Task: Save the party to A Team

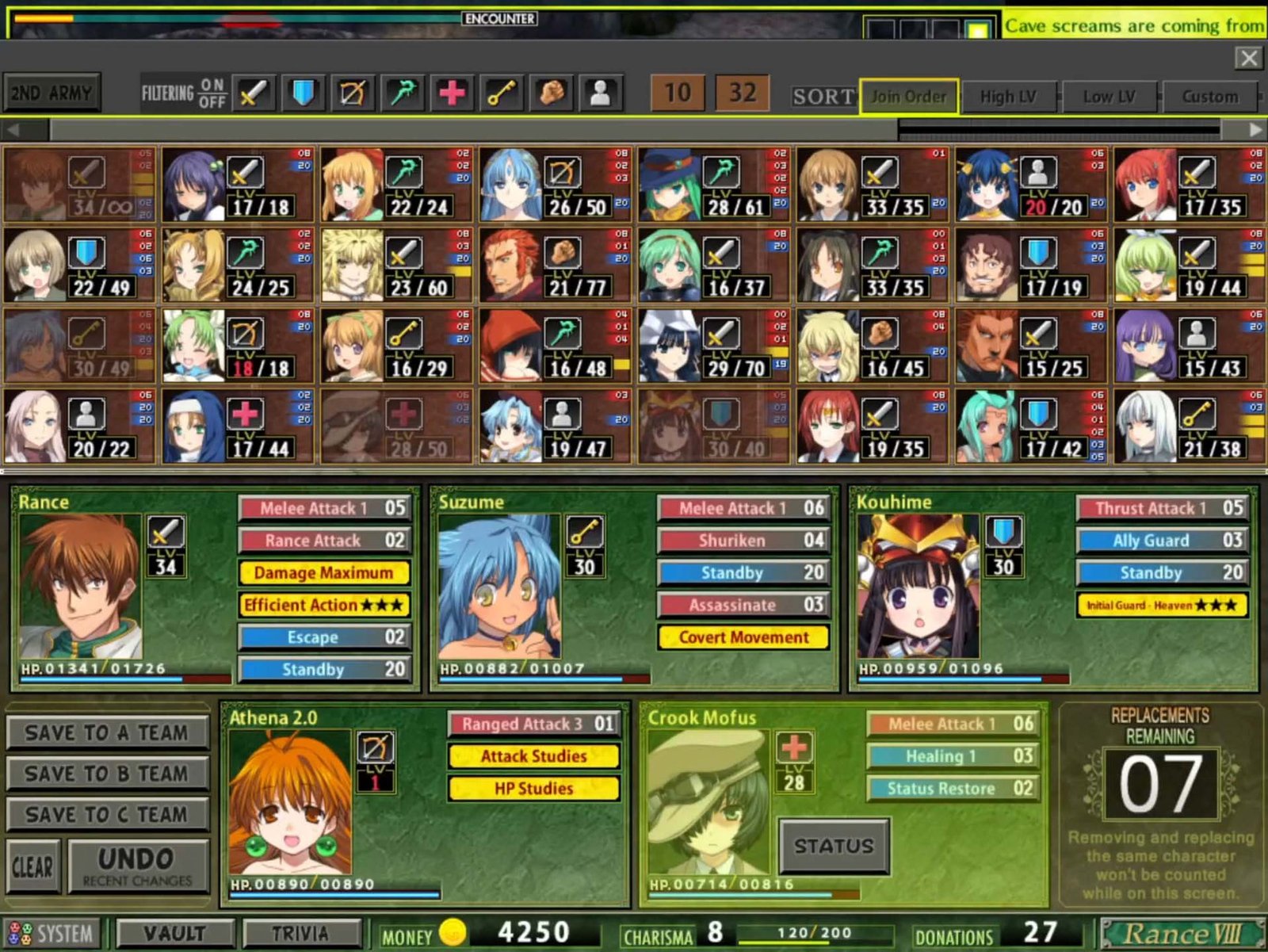Action: [107, 733]
